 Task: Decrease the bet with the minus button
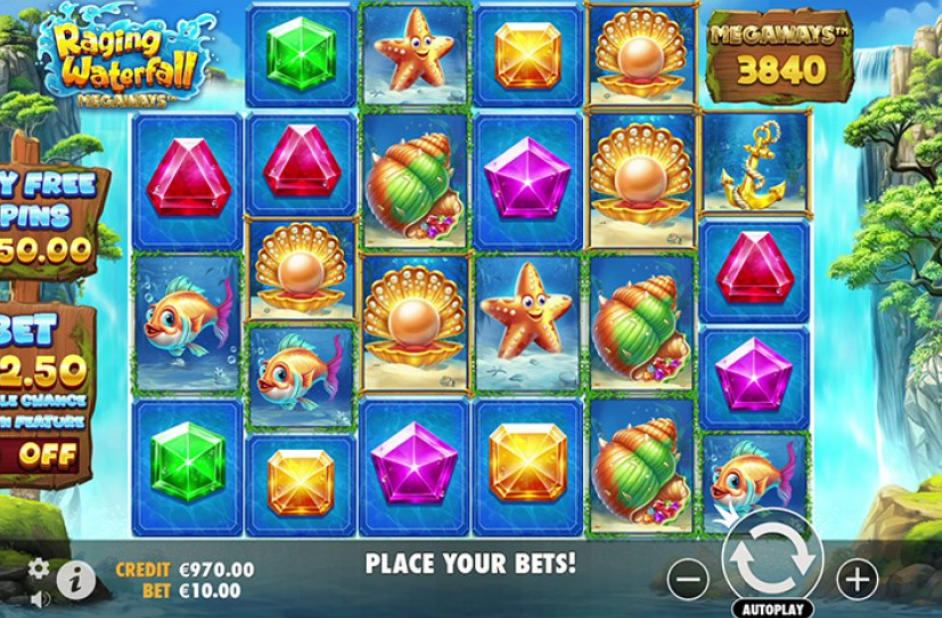[x=687, y=579]
